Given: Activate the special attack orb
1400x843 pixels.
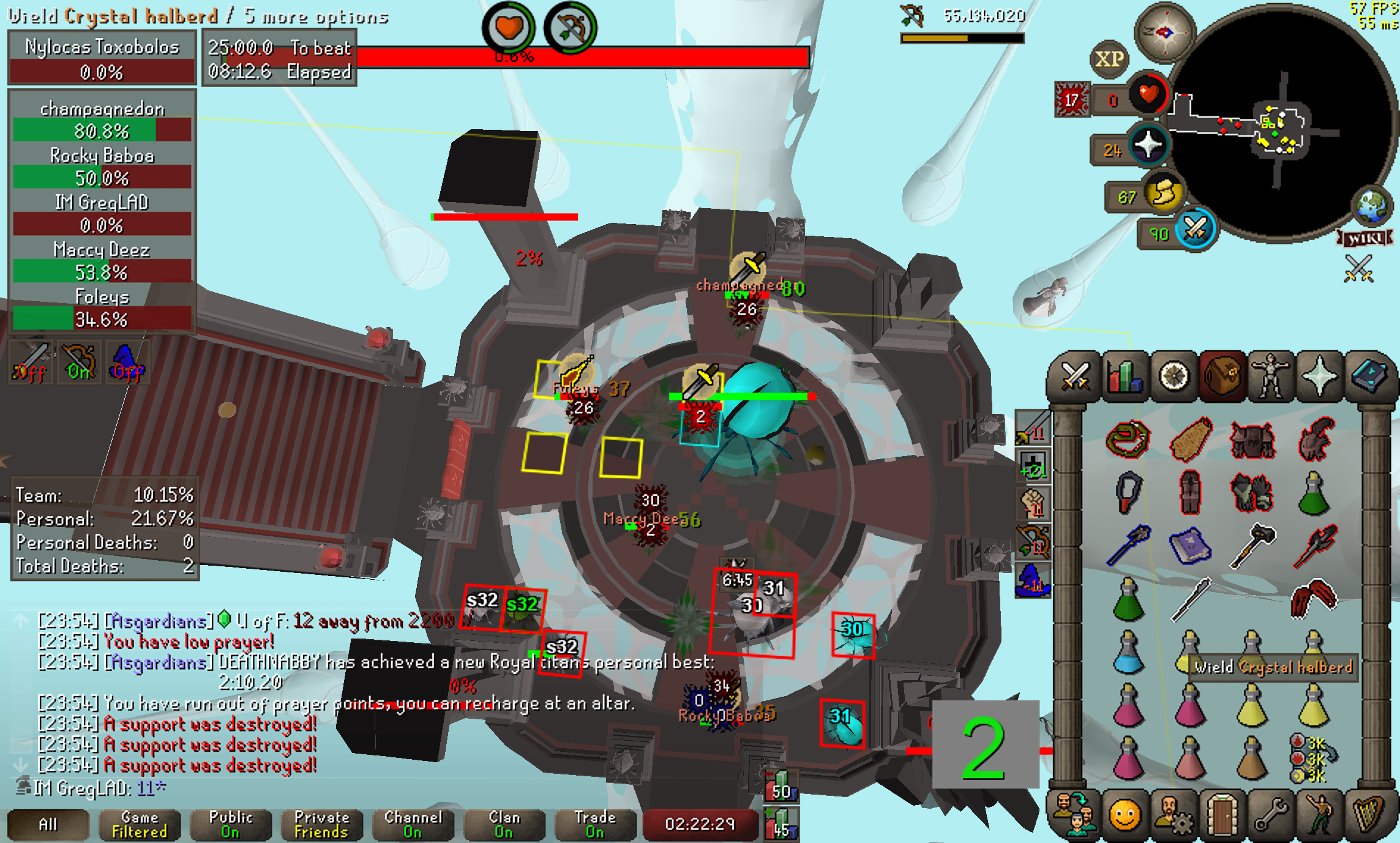Looking at the screenshot, I should [x=1194, y=230].
